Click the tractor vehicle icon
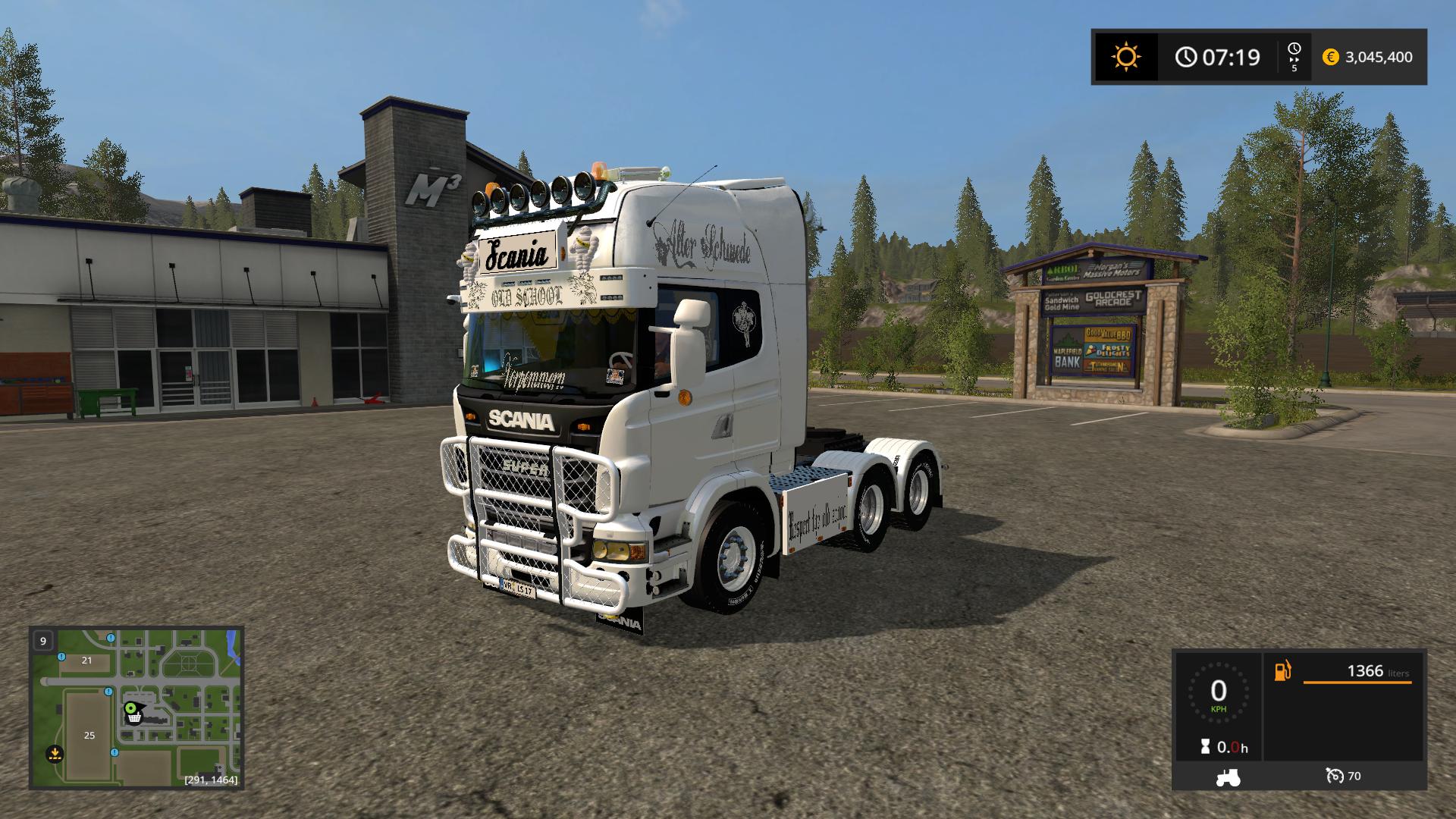Image resolution: width=1456 pixels, height=819 pixels. (x=1228, y=777)
